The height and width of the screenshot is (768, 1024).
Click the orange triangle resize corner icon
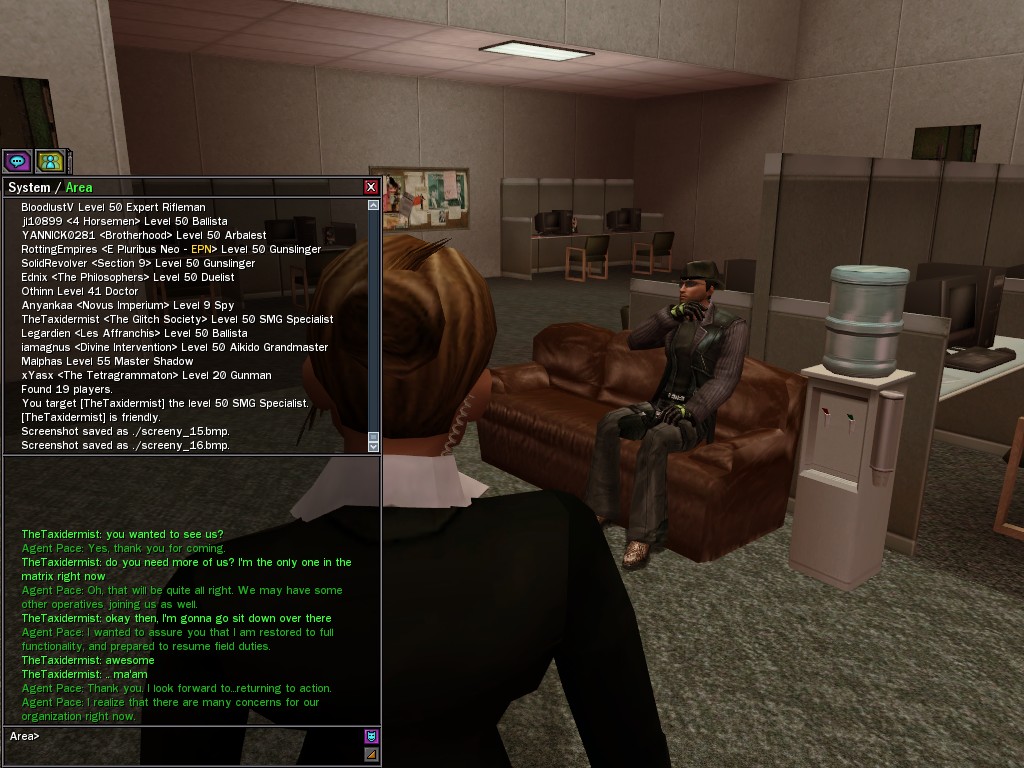coord(371,754)
